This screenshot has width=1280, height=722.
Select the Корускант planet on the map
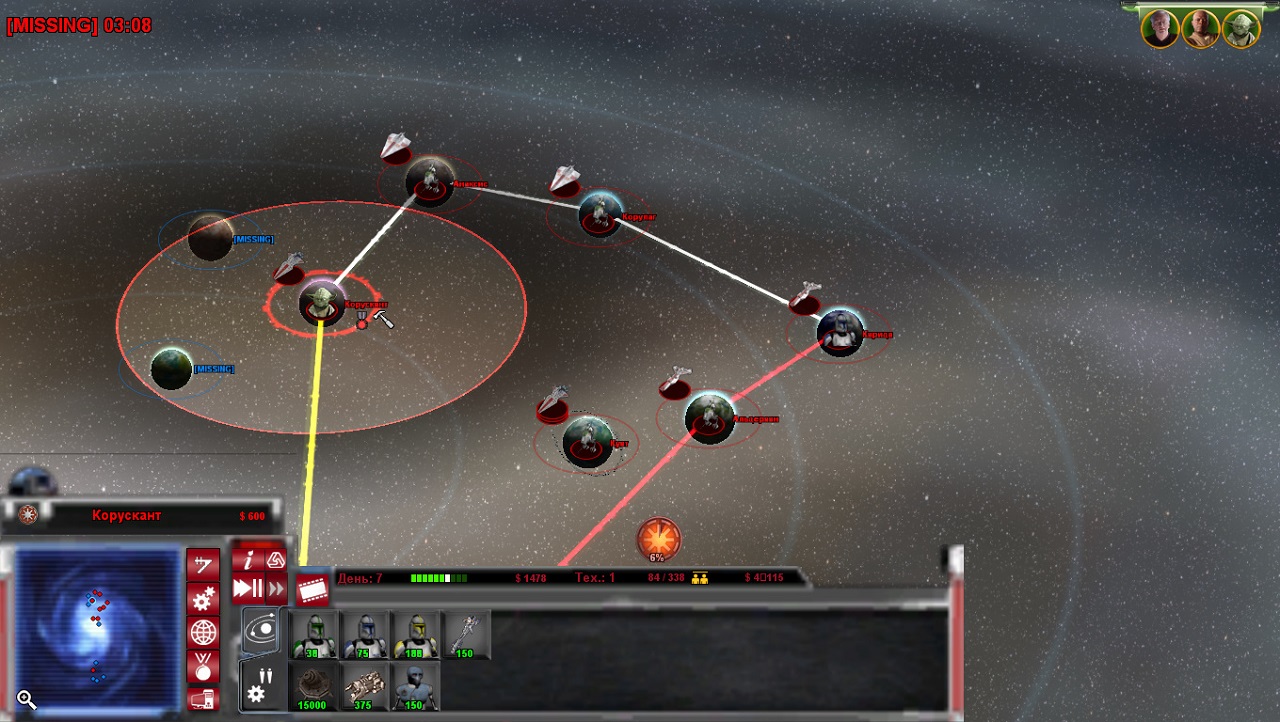click(321, 302)
